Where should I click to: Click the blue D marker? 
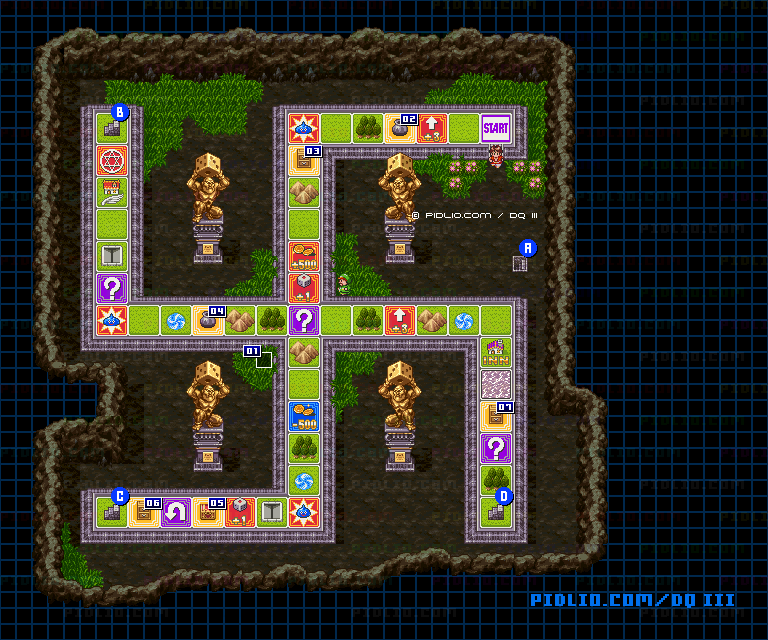[504, 495]
